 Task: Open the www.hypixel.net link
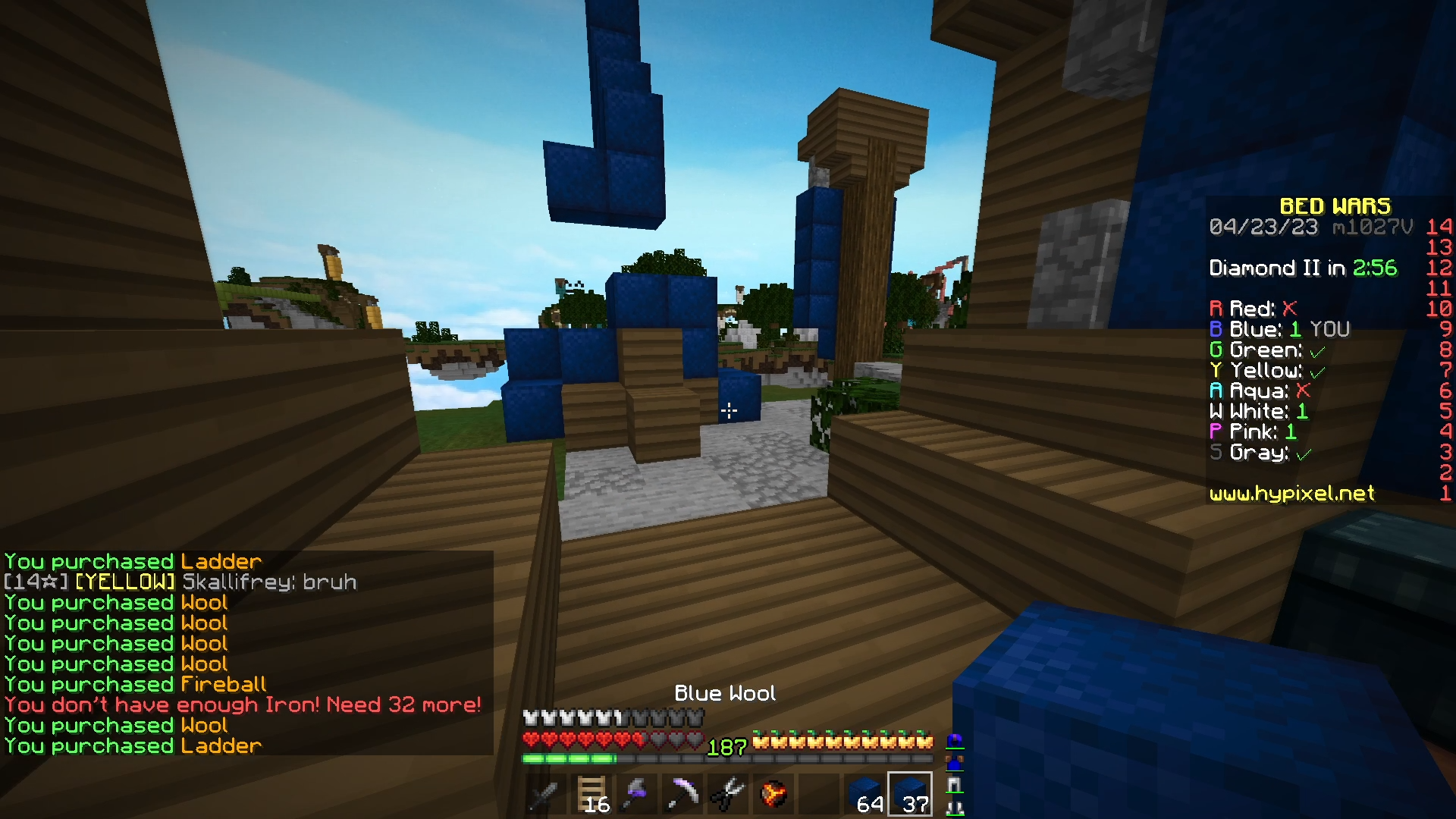[x=1292, y=494]
